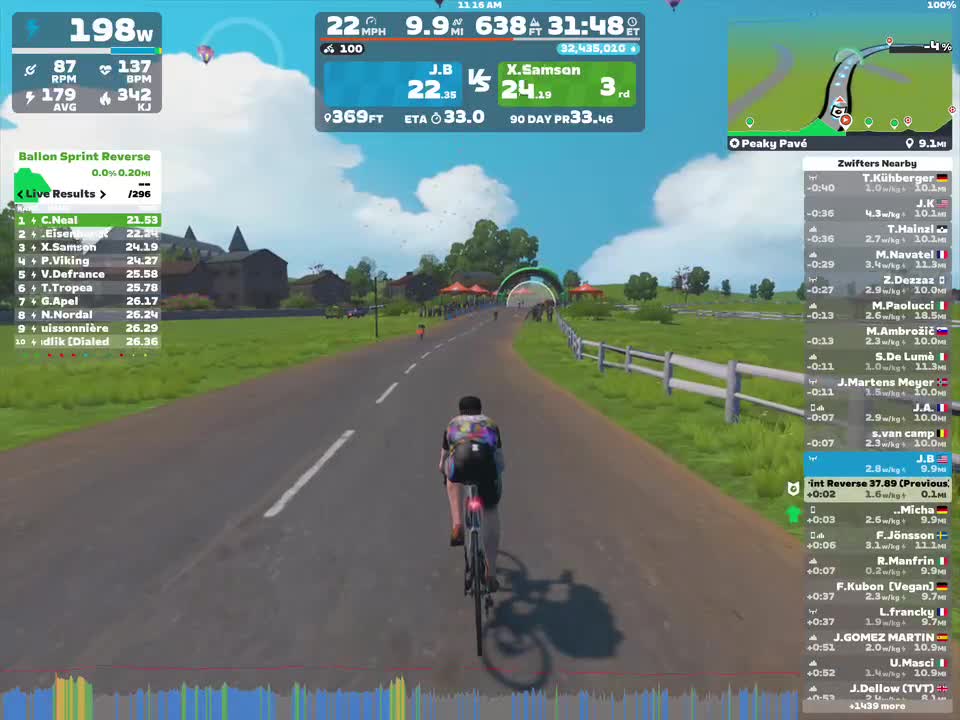Select J.GOMEZ MARTIN in nearby list
This screenshot has height=720, width=960.
click(x=877, y=643)
